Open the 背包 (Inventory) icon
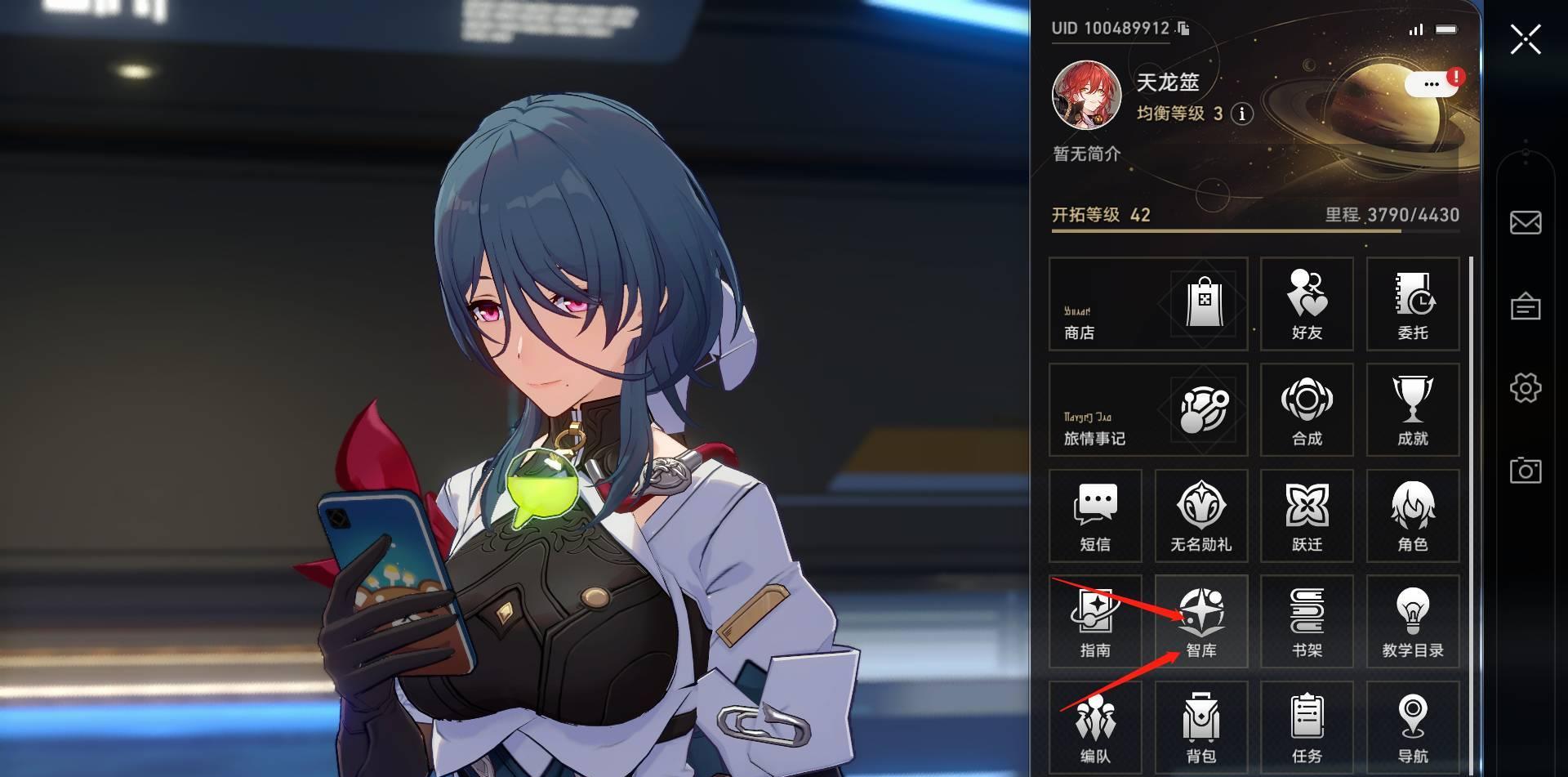Viewport: 1568px width, 777px height. 1200,726
